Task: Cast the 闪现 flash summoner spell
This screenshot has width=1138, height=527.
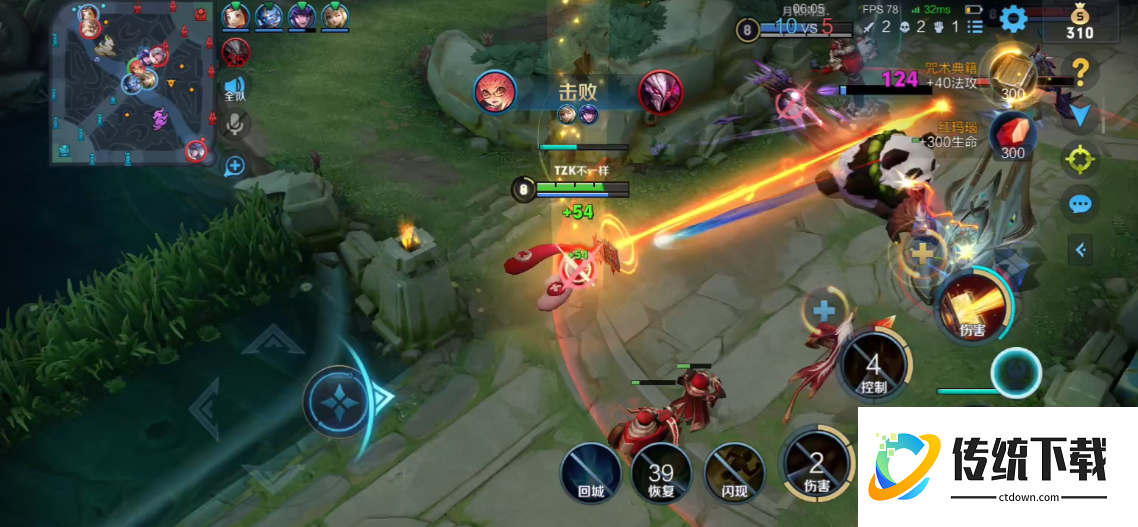Action: click(735, 471)
